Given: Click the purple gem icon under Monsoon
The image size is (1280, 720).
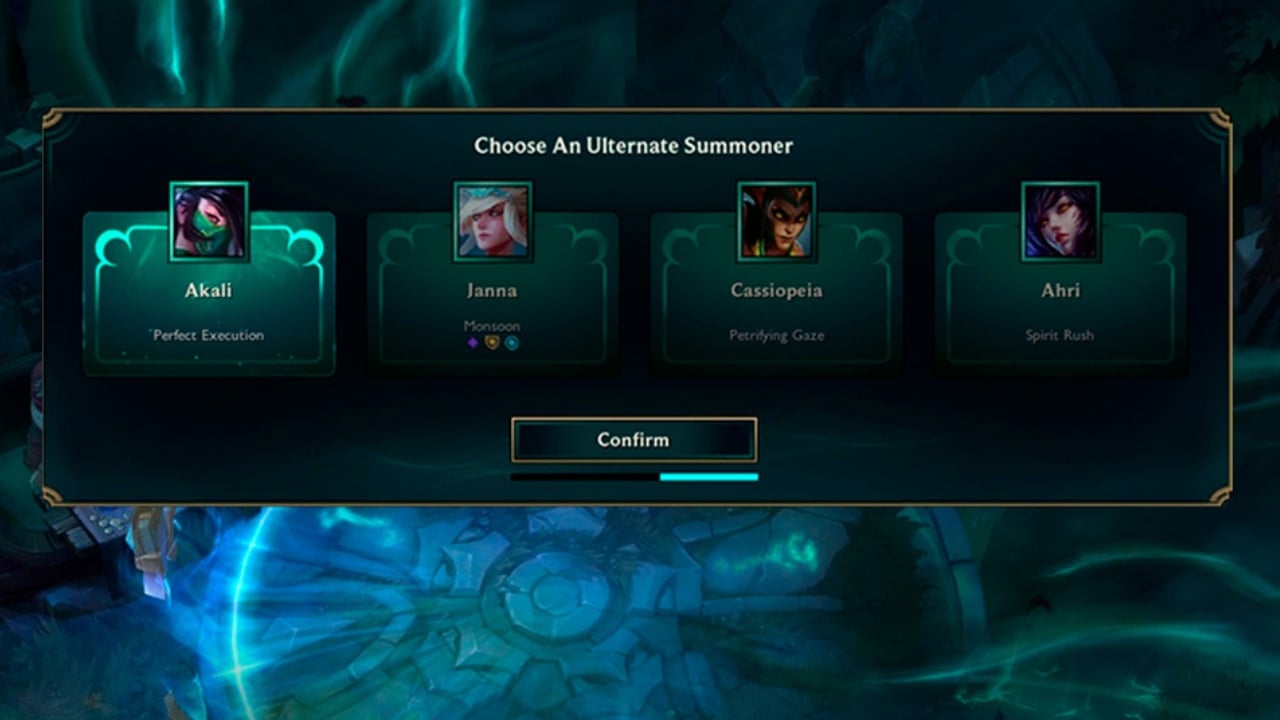Looking at the screenshot, I should (472, 342).
